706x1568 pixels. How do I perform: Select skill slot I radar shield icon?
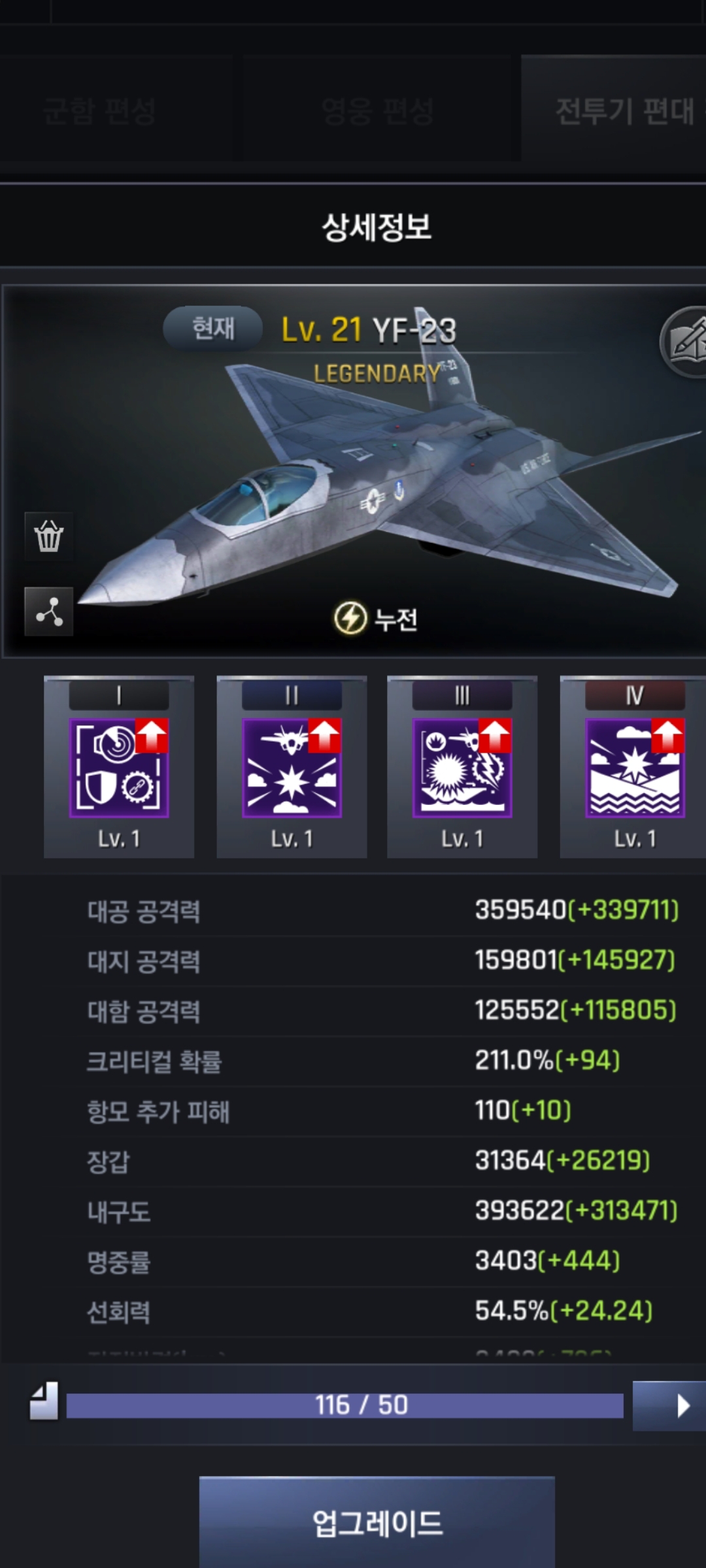119,768
